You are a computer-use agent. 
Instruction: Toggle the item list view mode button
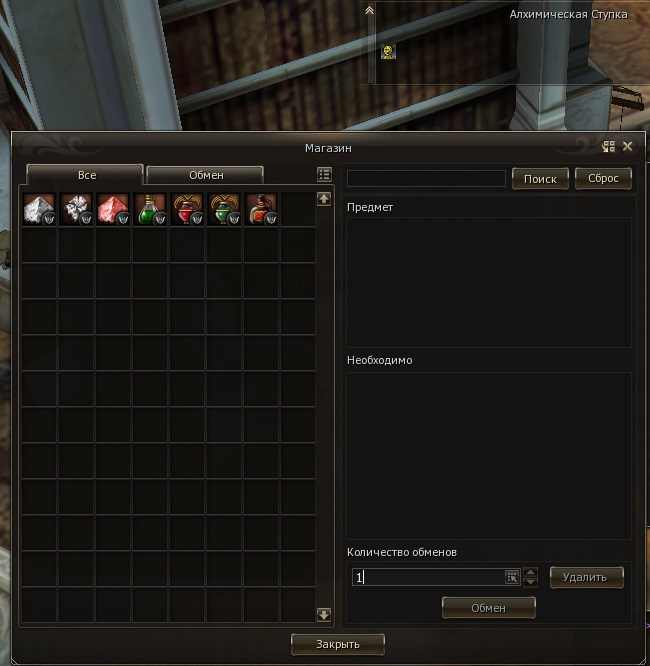[324, 174]
